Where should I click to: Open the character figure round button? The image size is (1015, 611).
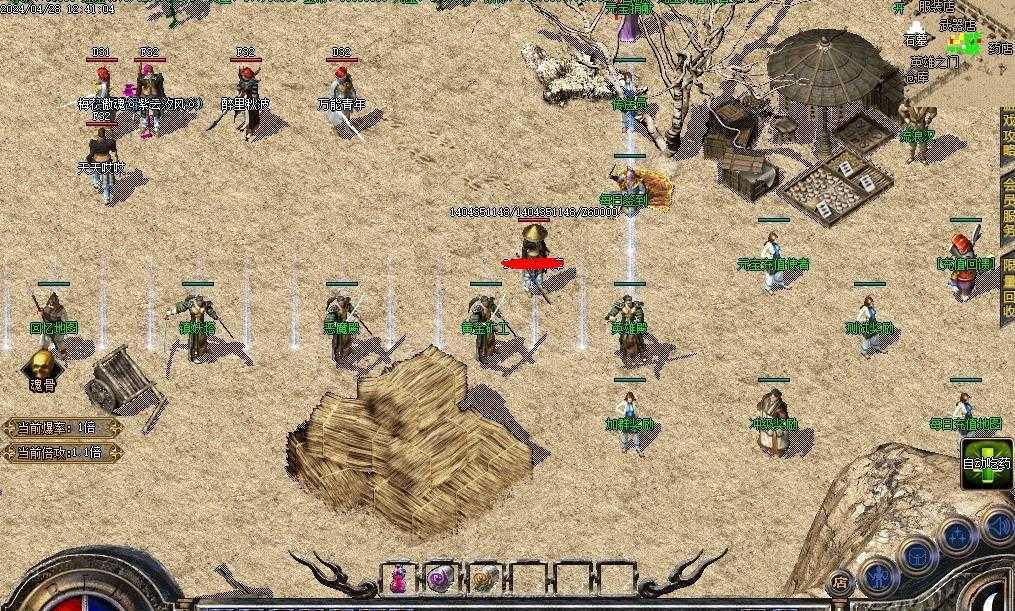[877, 576]
